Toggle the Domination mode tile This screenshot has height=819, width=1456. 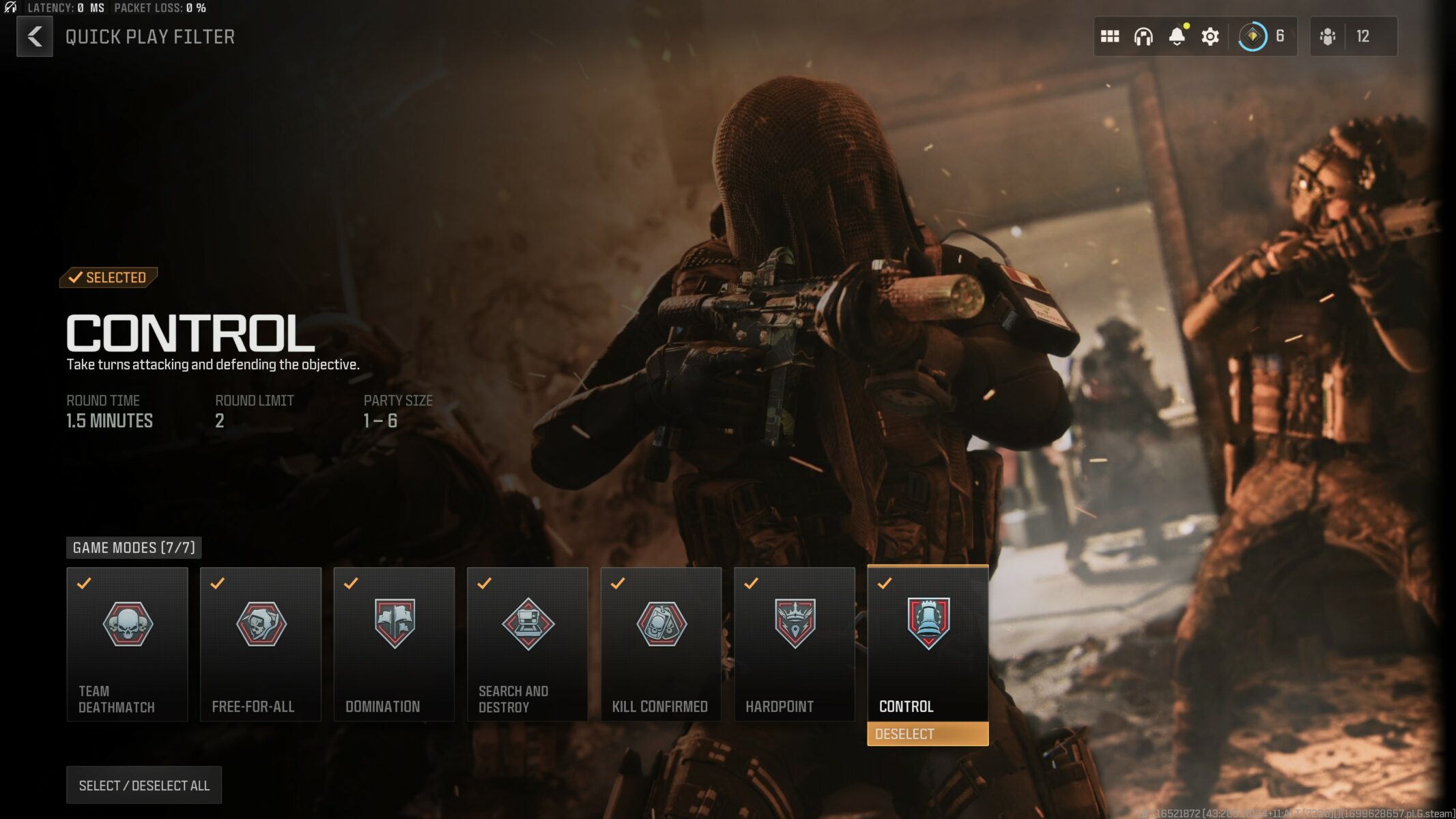coord(394,644)
